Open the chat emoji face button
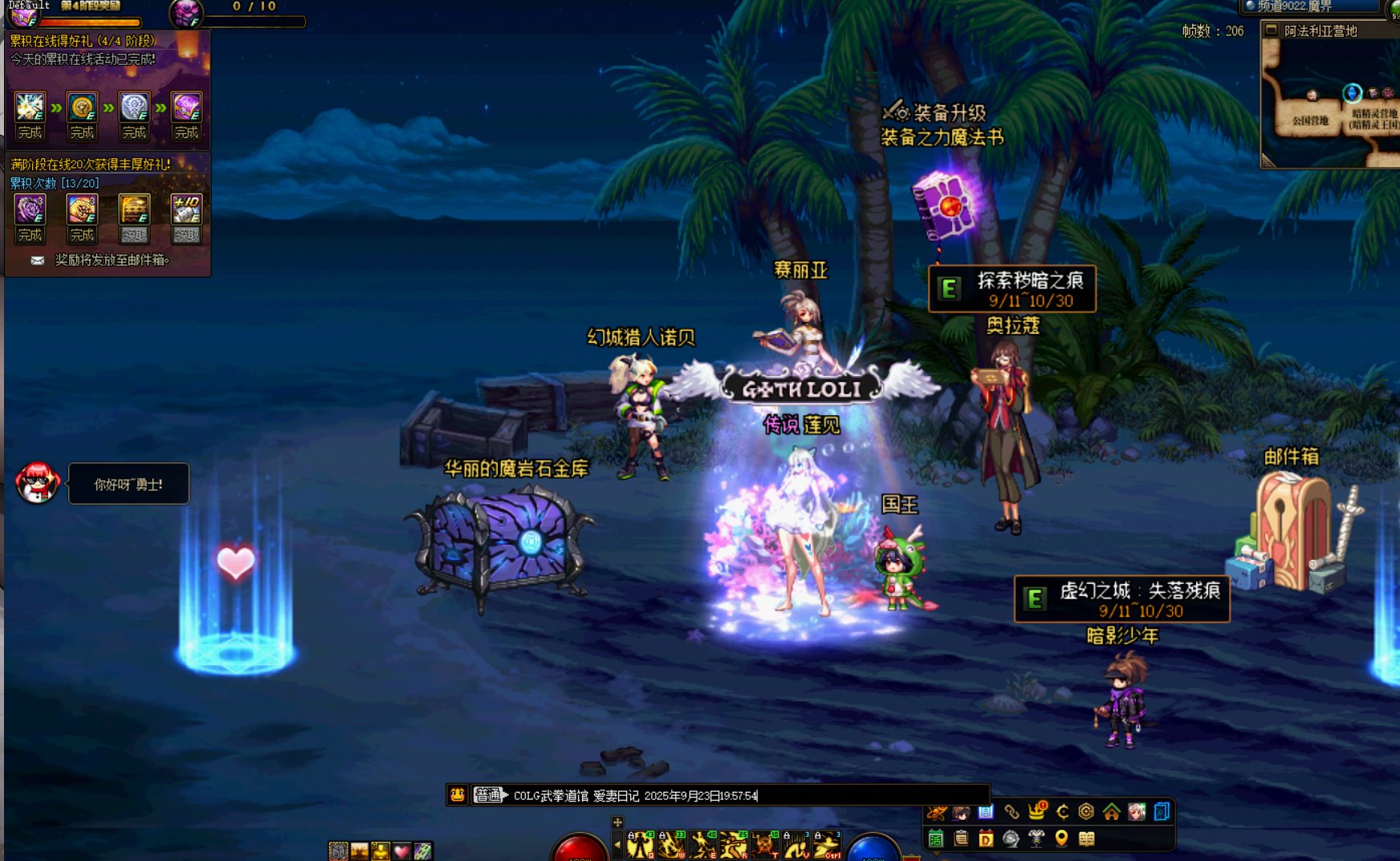Viewport: 1400px width, 861px height. [458, 795]
